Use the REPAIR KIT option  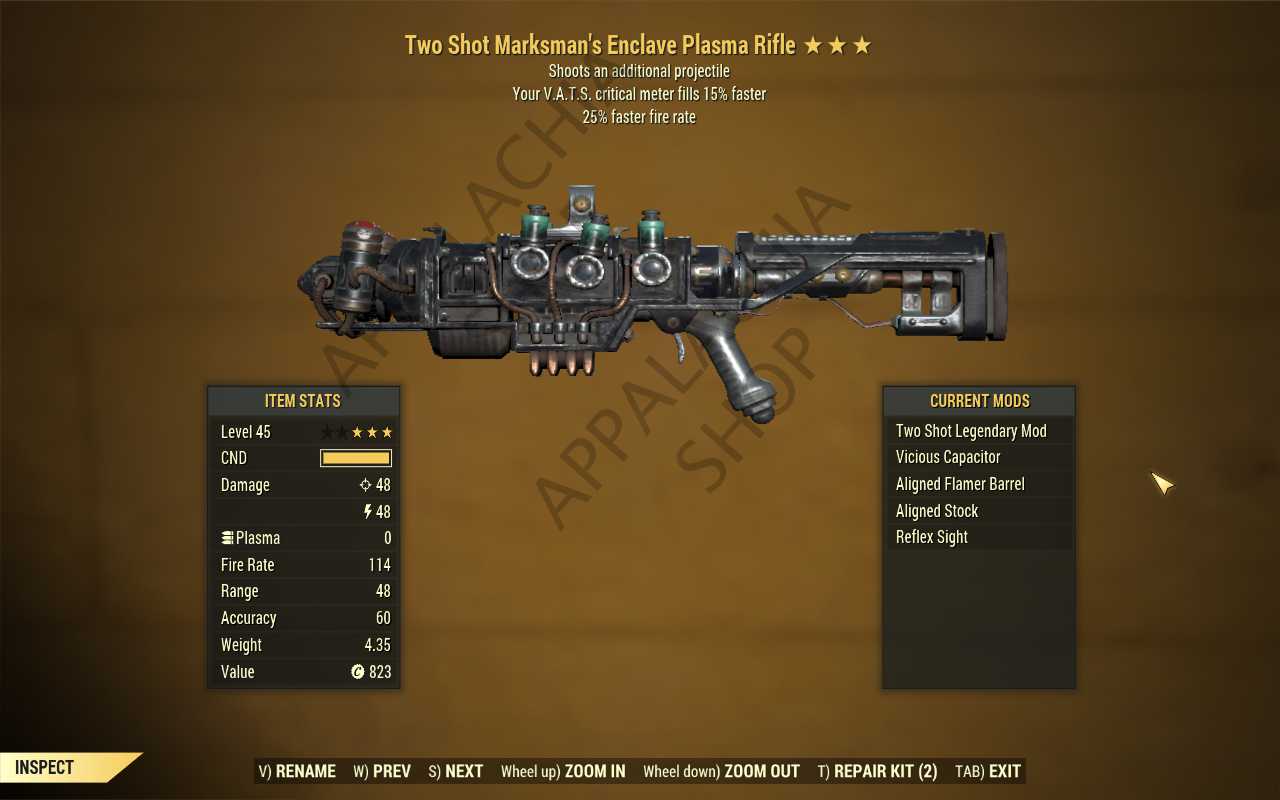coord(877,771)
